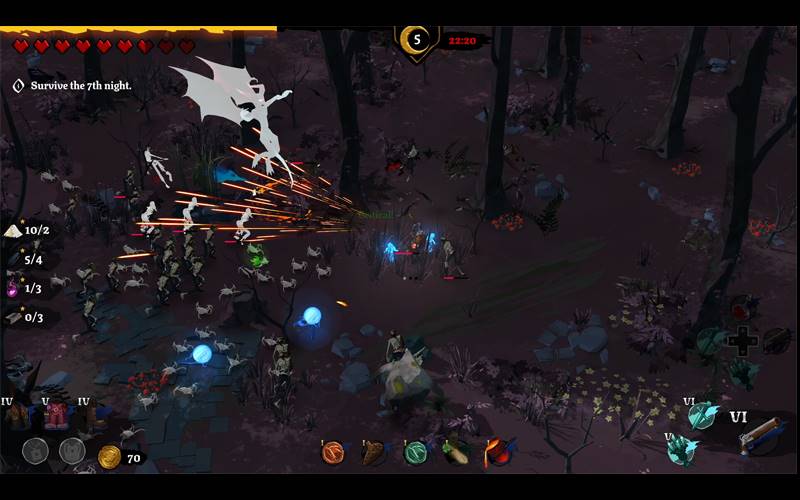Click the night 5 moon badge

pyautogui.click(x=417, y=41)
